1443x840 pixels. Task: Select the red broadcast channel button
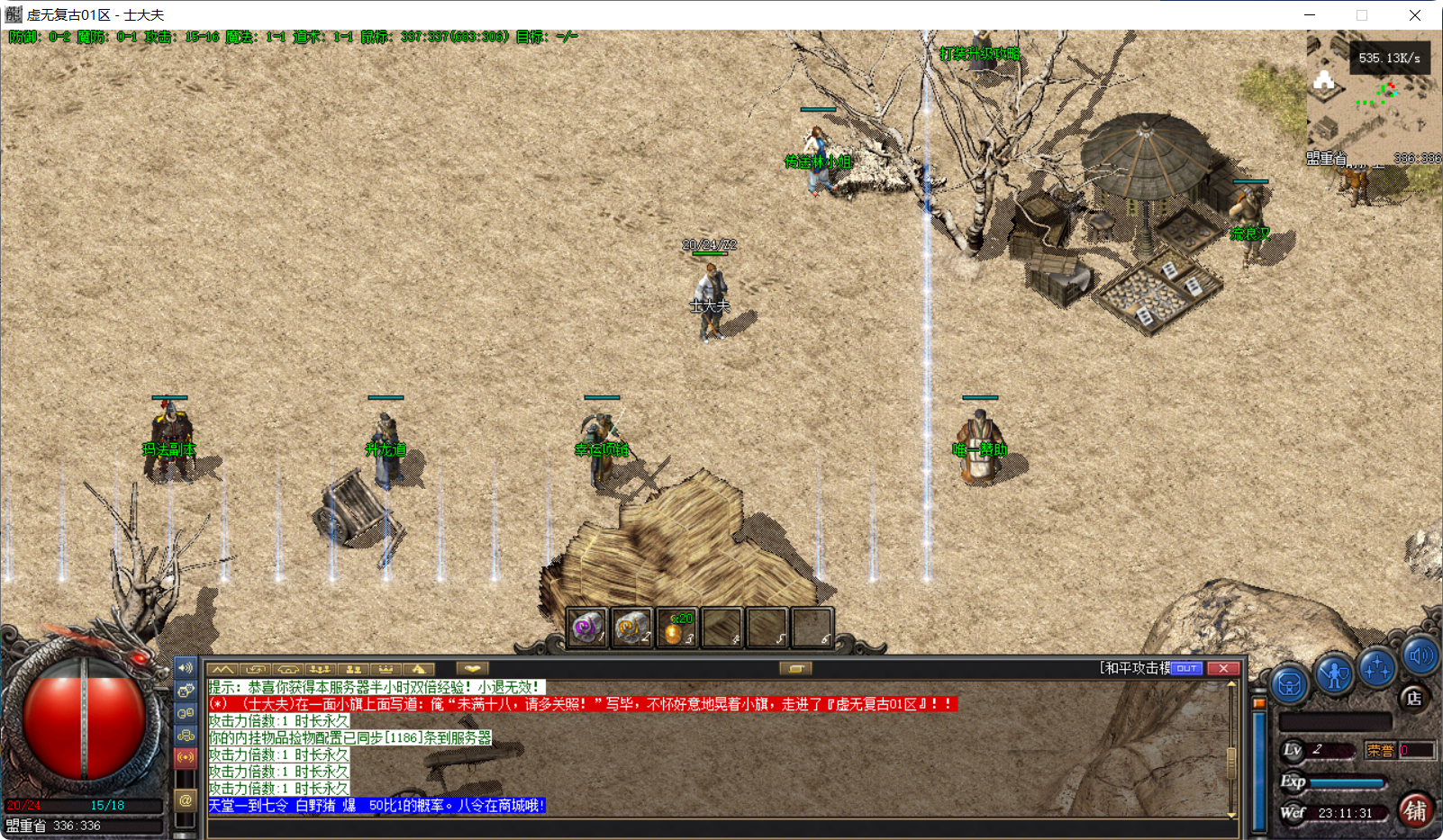tap(186, 757)
